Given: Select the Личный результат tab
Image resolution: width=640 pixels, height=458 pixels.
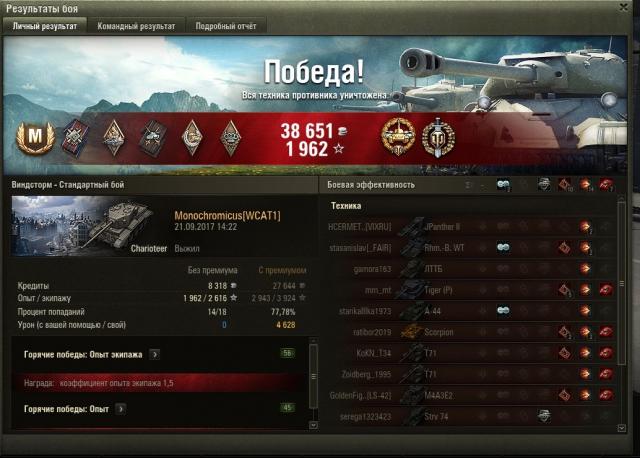Looking at the screenshot, I should (44, 26).
